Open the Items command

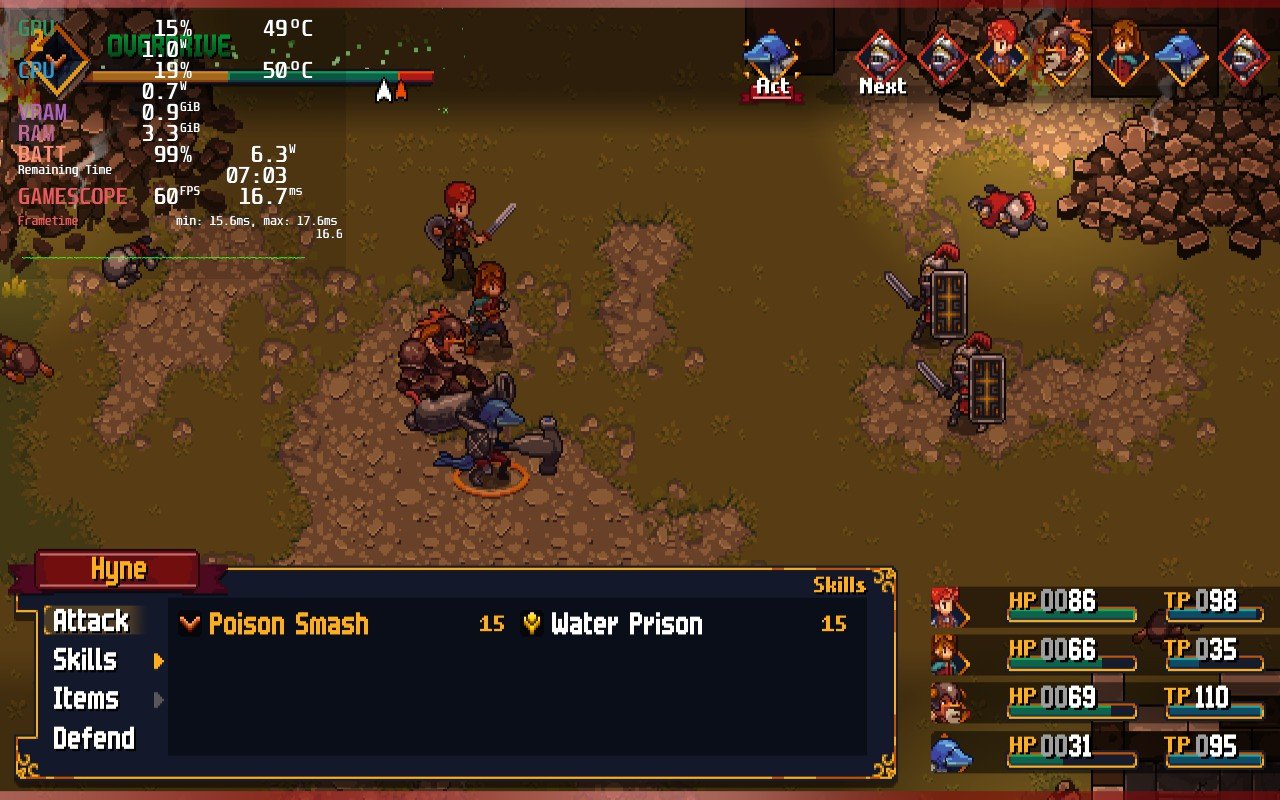pyautogui.click(x=86, y=699)
